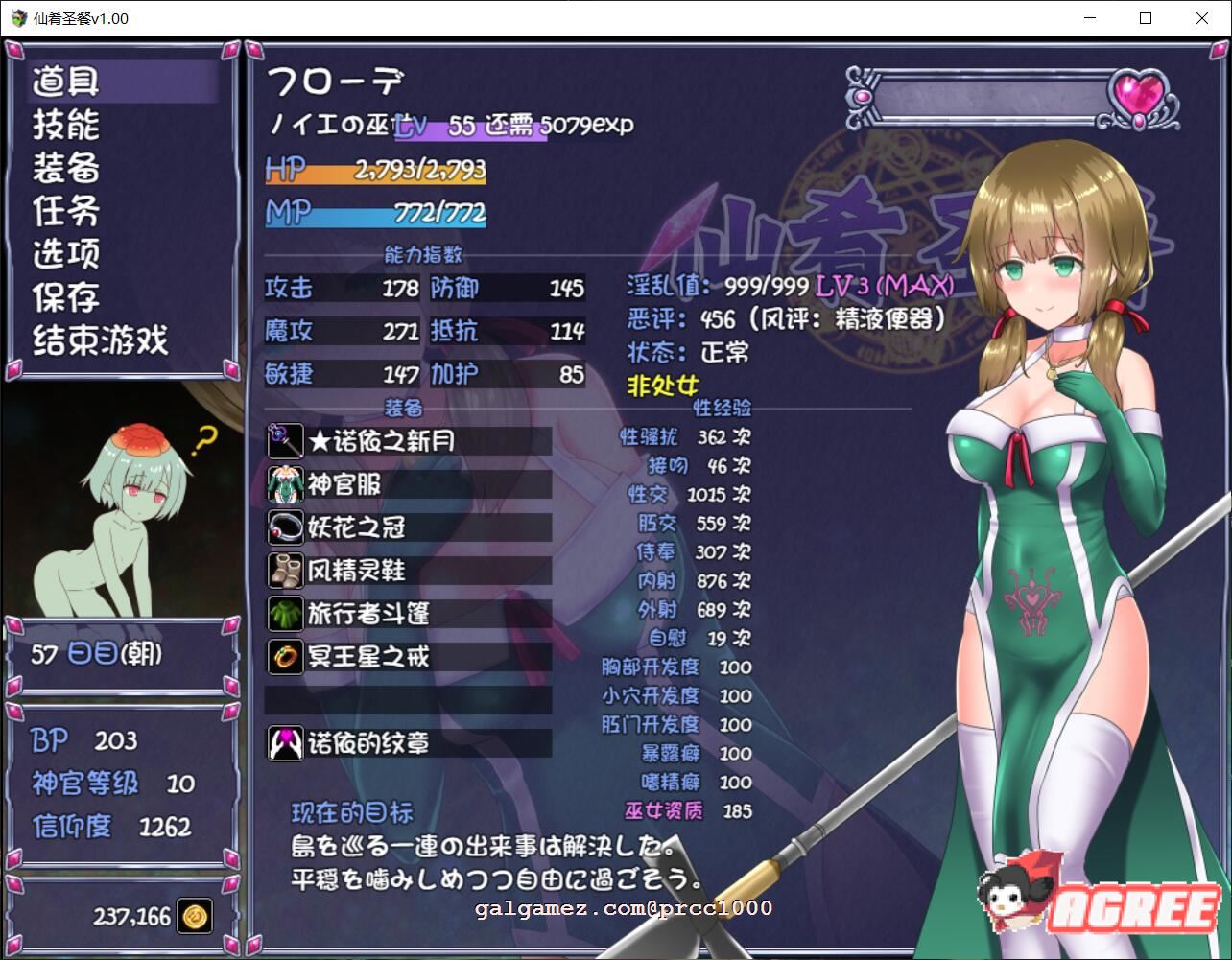Open the 装备 equipment menu

pos(63,168)
